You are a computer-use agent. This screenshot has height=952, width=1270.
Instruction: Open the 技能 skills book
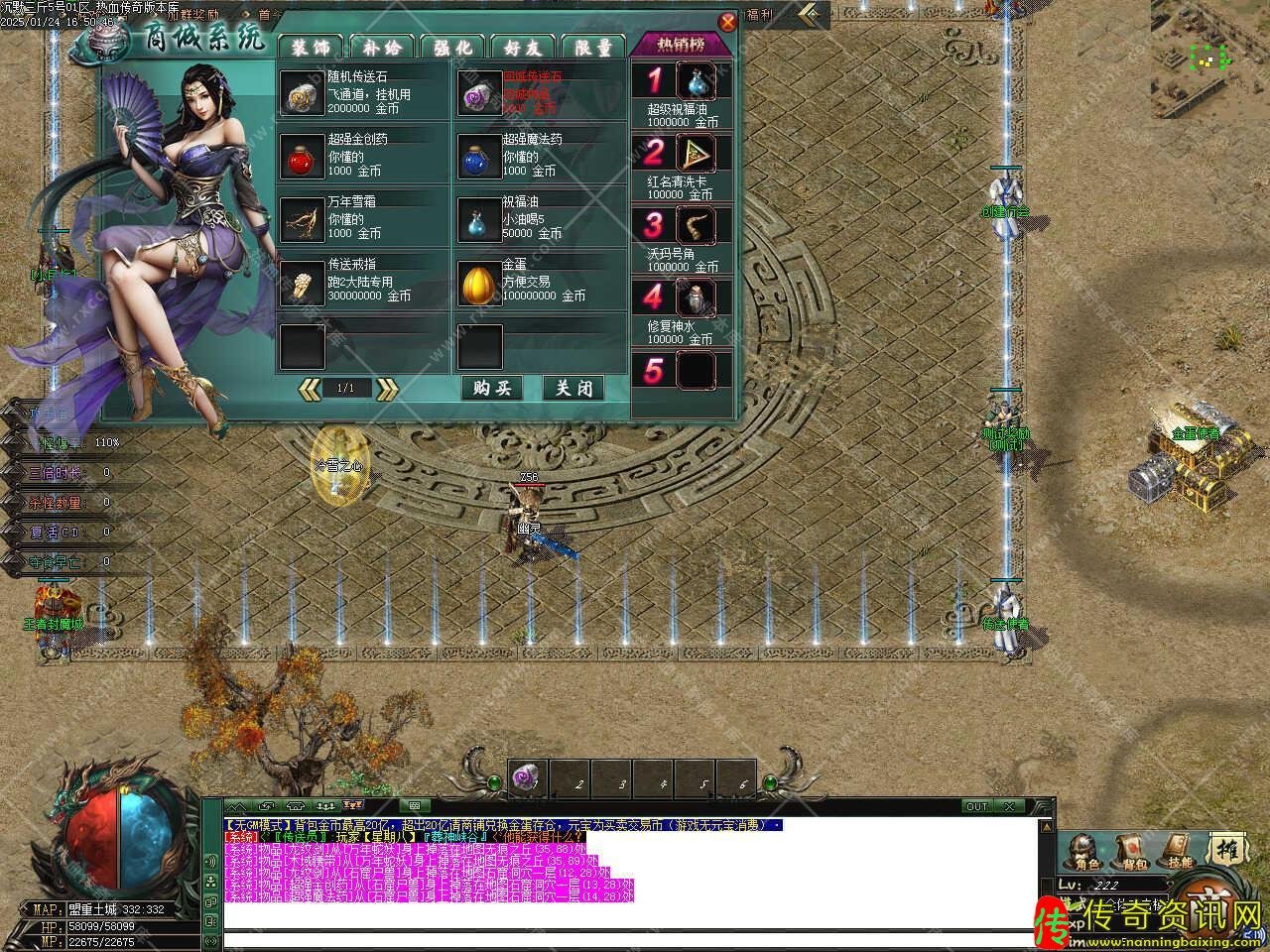pyautogui.click(x=1180, y=851)
